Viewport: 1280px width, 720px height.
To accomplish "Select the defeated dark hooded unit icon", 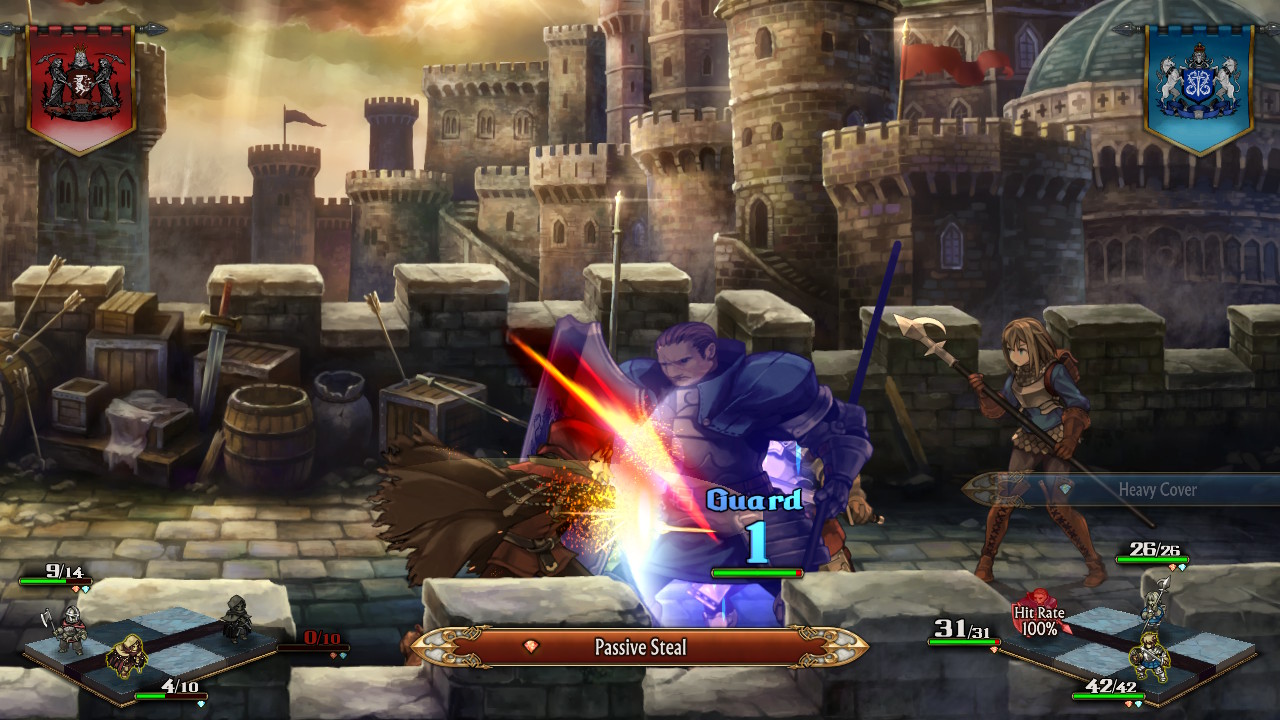I will [237, 617].
